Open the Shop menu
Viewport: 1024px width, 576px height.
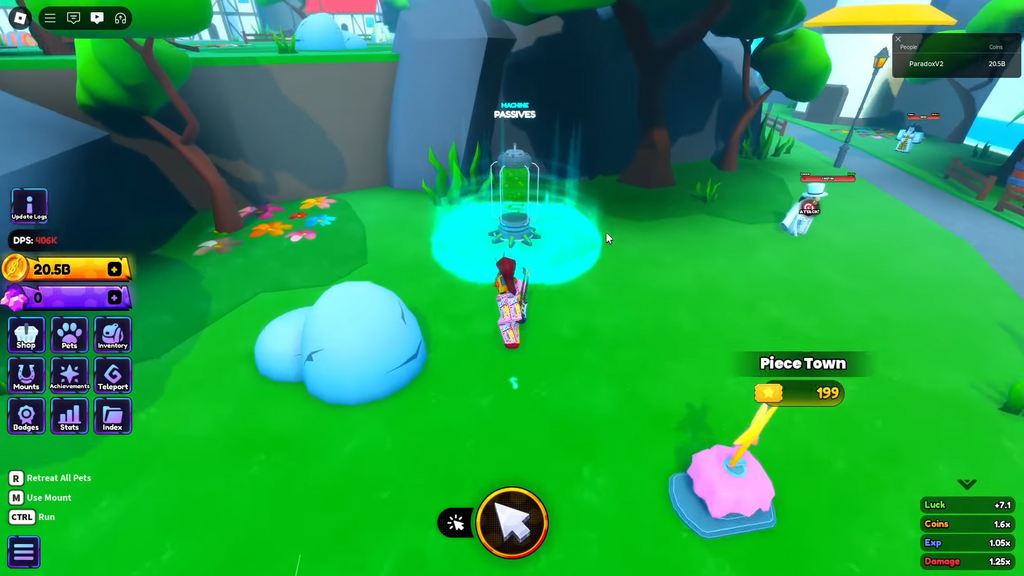point(26,335)
